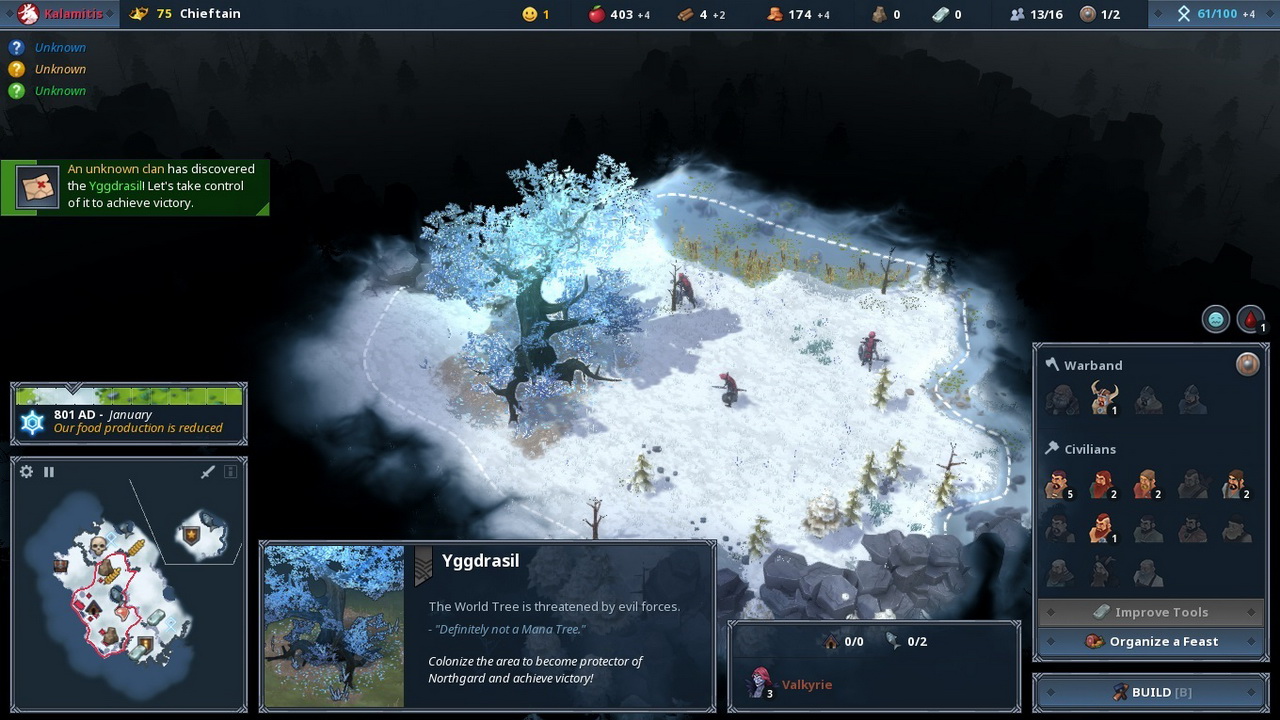Open settings via the minimap gear icon

[x=27, y=472]
